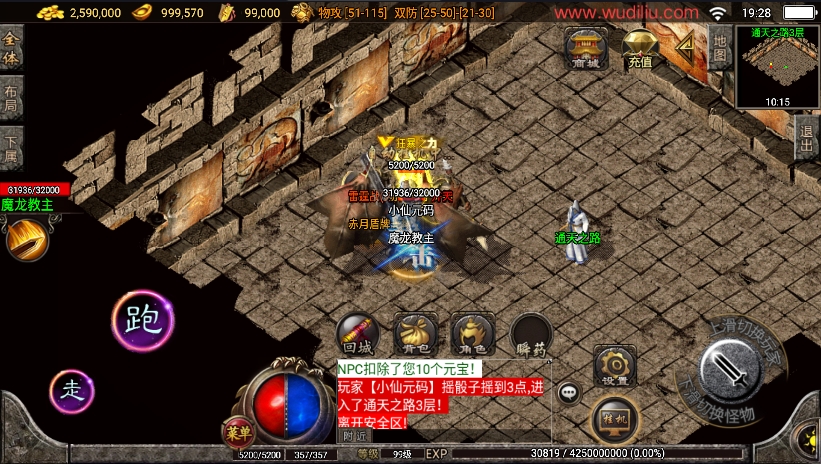Use the 回城 return-to-town scroll

(x=357, y=335)
